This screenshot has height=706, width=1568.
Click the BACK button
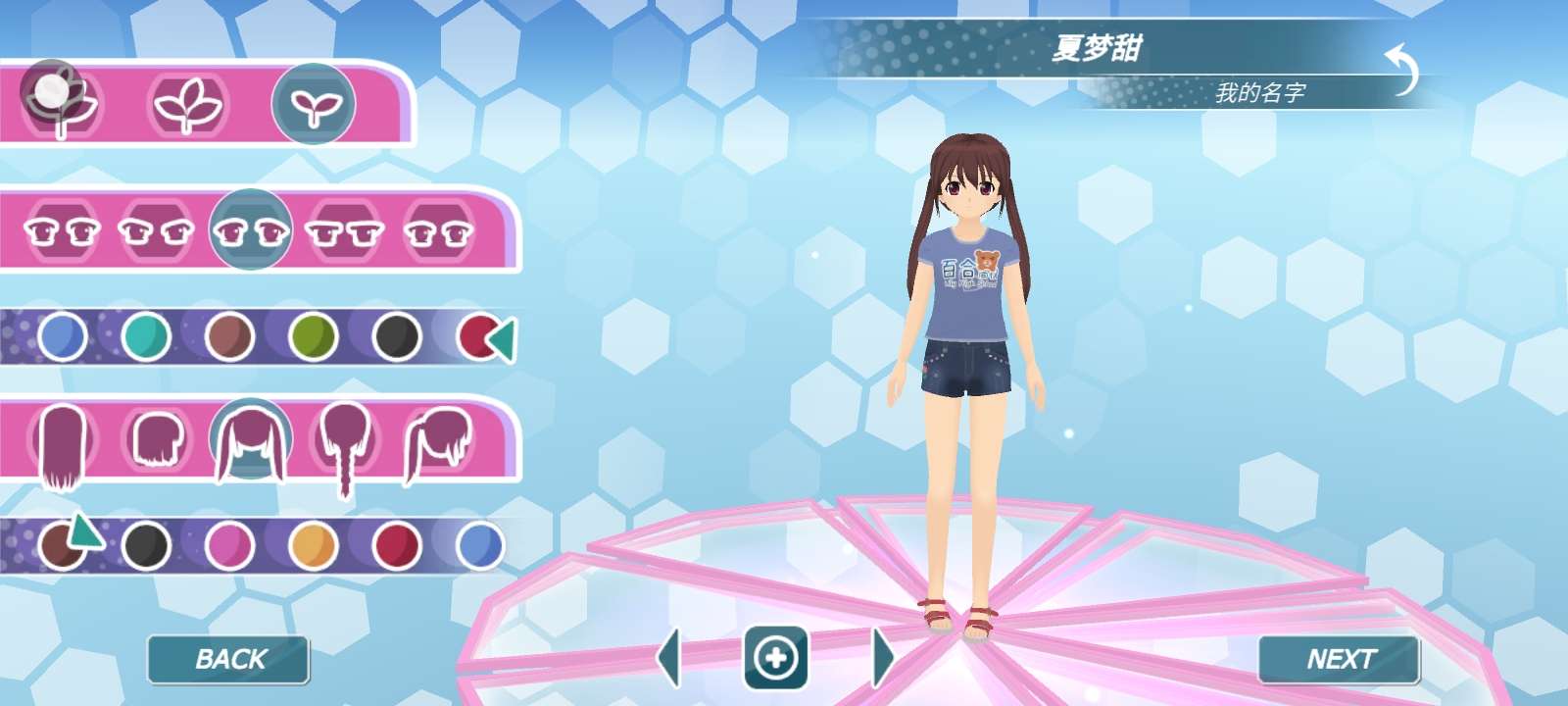[x=228, y=659]
